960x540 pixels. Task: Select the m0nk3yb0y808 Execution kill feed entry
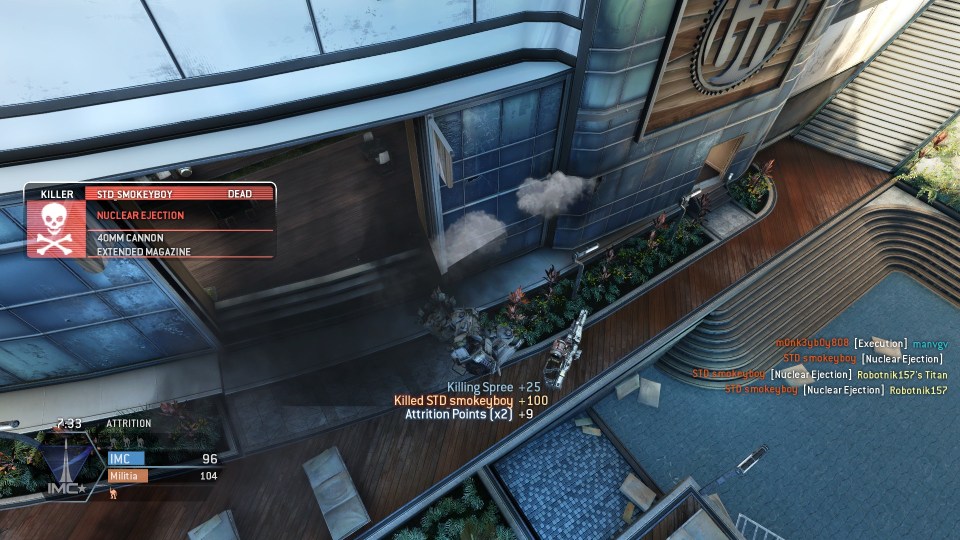(x=861, y=344)
